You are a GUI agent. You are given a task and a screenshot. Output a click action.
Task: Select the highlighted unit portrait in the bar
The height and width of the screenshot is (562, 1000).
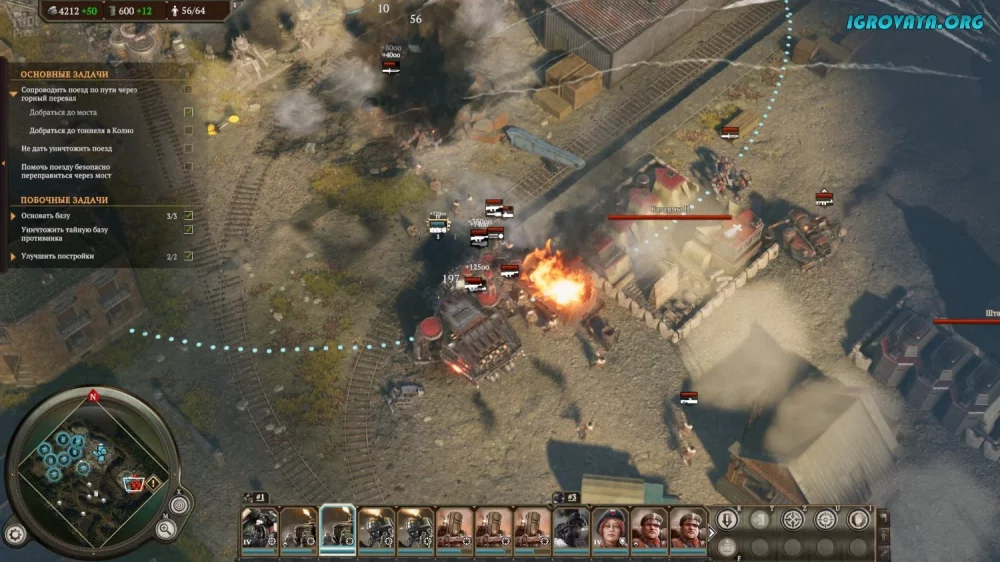[x=338, y=529]
